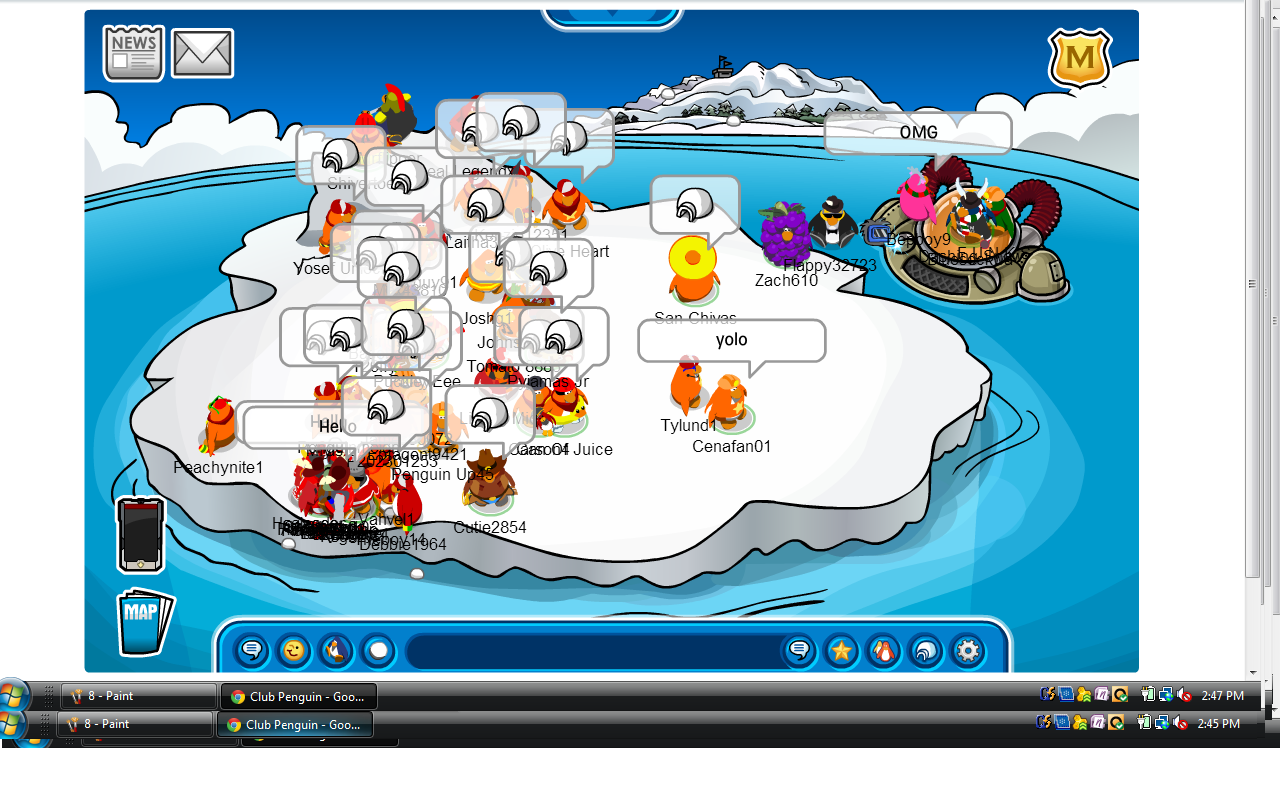Show the winking emote face menu
Image resolution: width=1280 pixels, height=800 pixels.
[x=294, y=651]
